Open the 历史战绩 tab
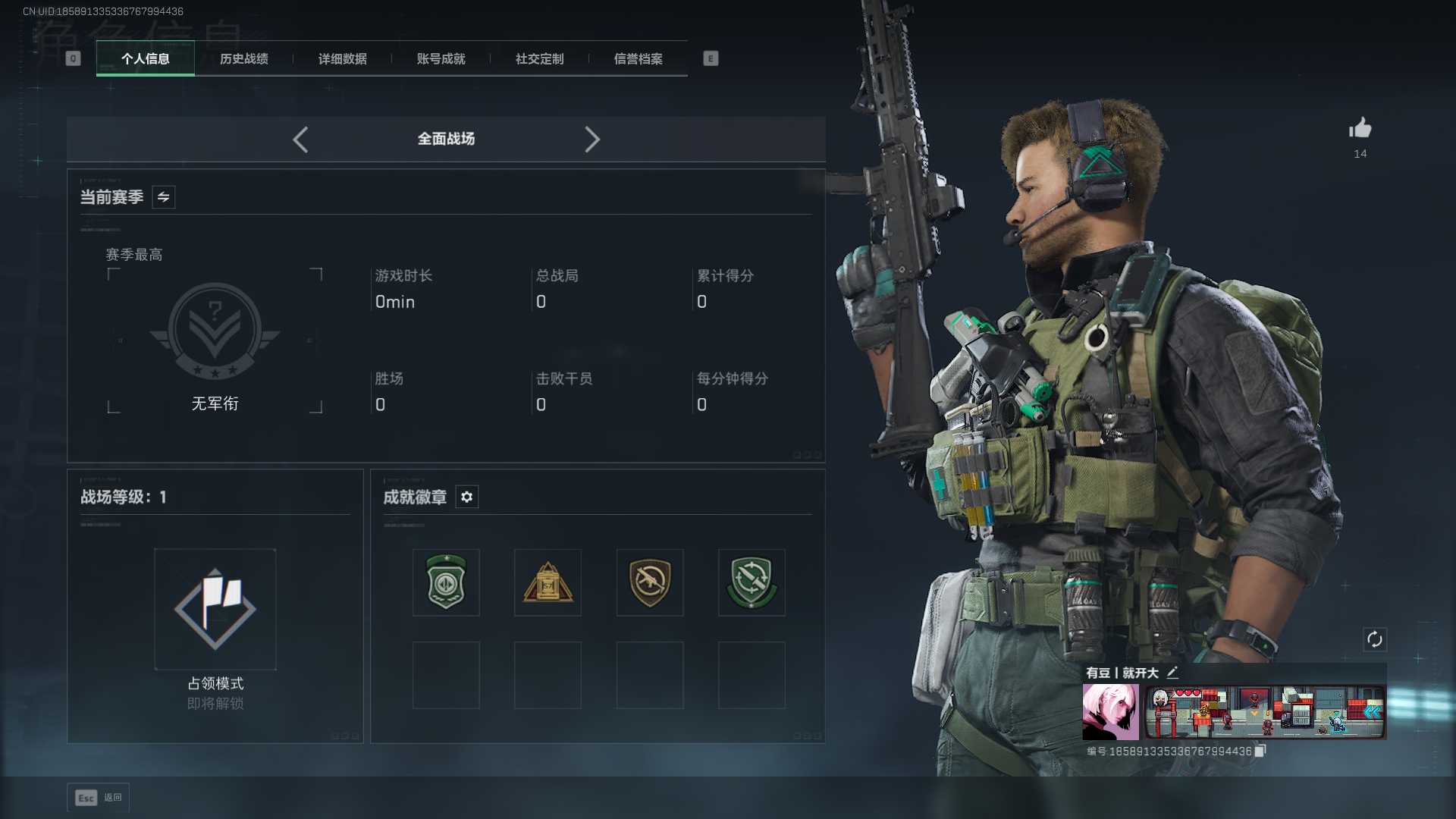The image size is (1456, 819). coord(243,58)
